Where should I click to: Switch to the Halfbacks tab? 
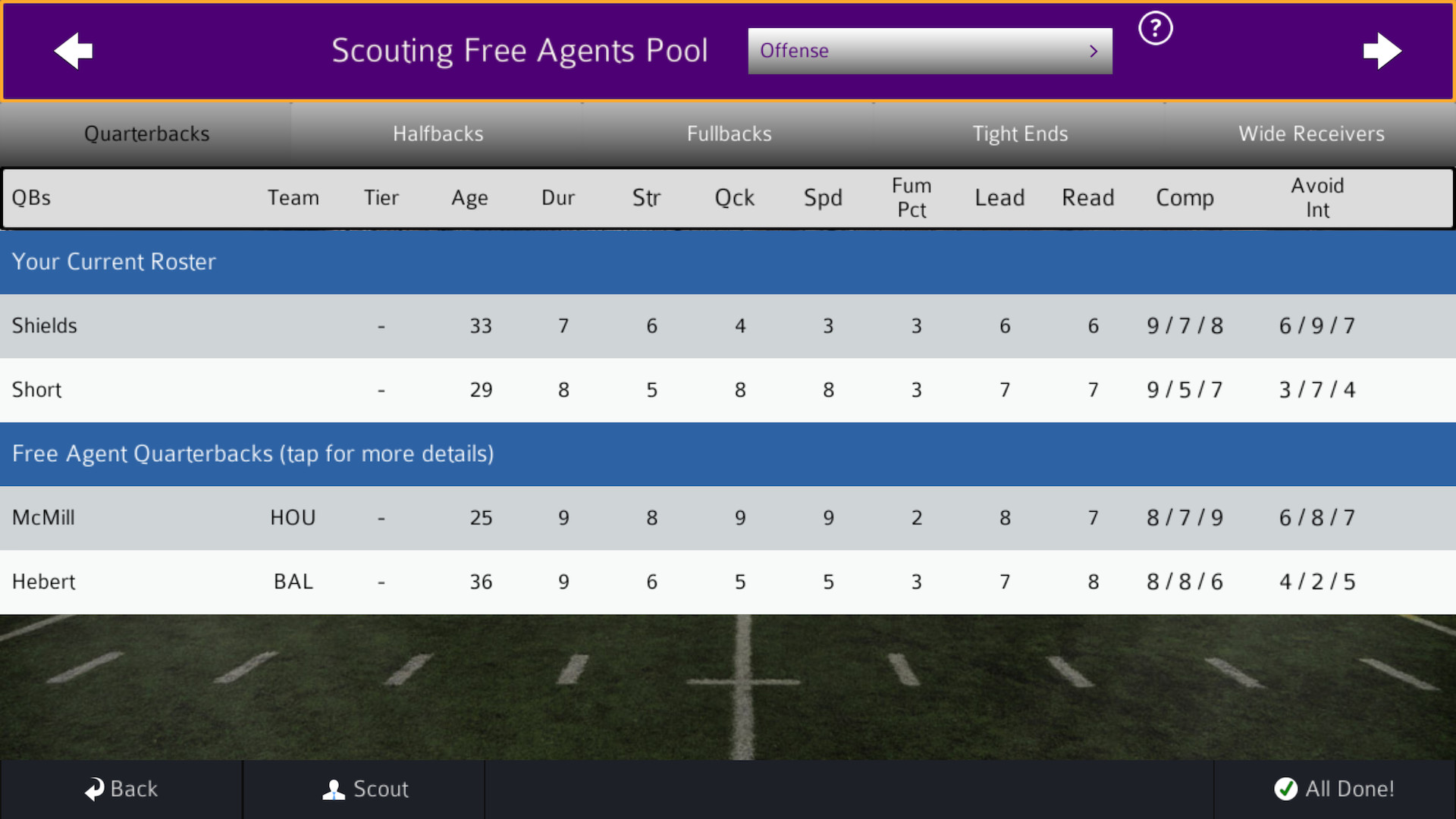point(438,133)
